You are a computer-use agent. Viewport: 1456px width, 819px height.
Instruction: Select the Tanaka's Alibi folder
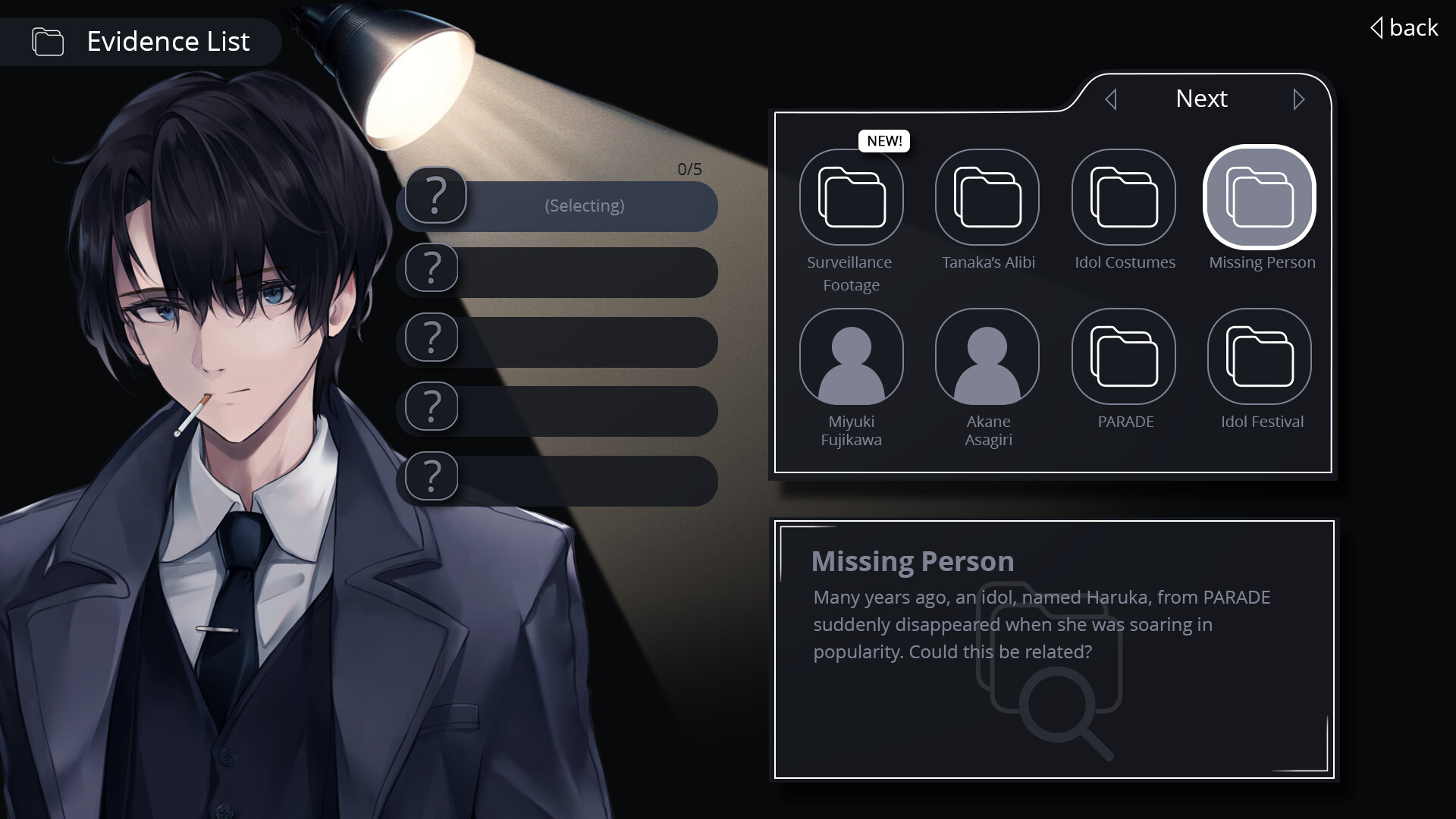(x=987, y=196)
